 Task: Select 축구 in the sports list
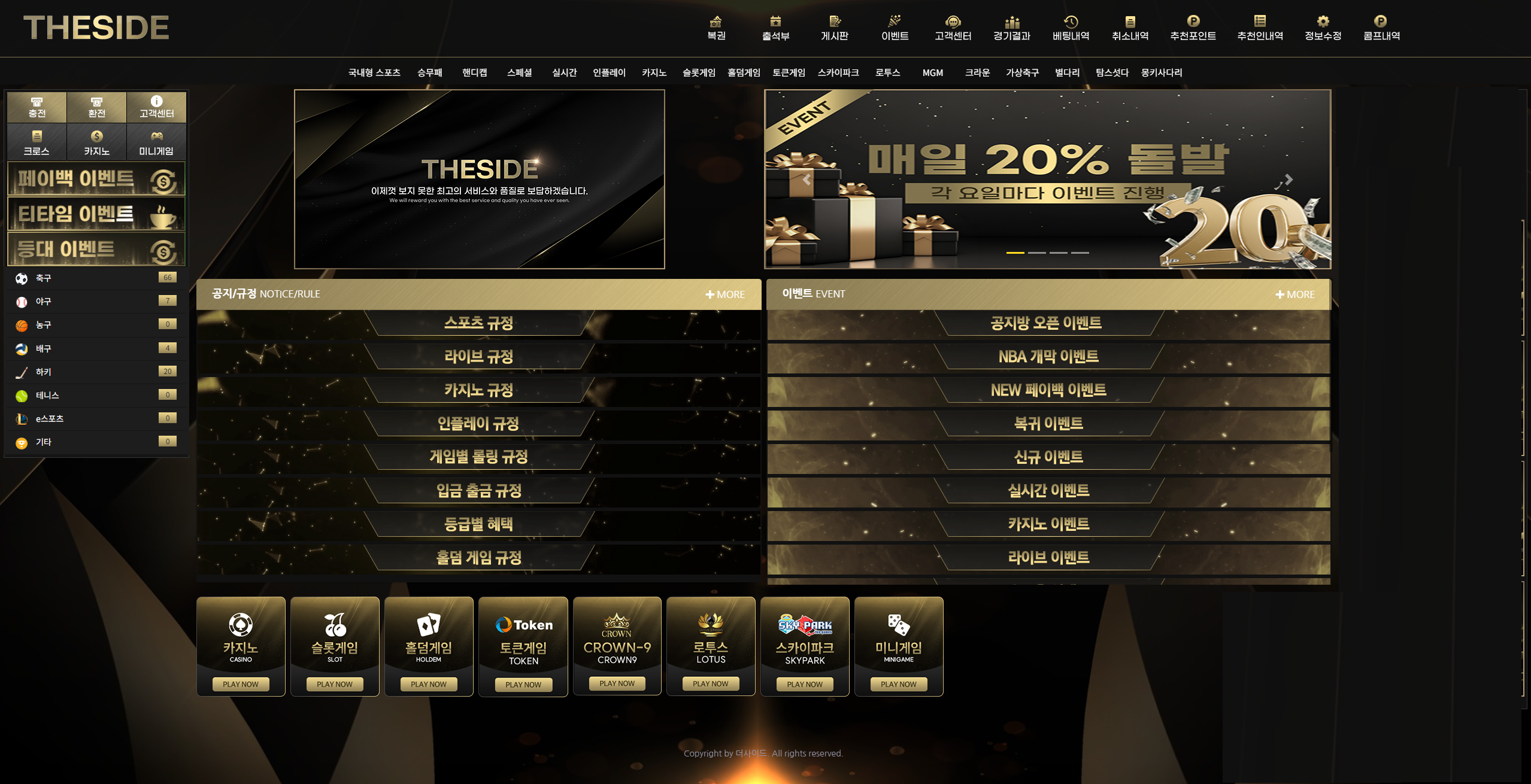point(43,278)
